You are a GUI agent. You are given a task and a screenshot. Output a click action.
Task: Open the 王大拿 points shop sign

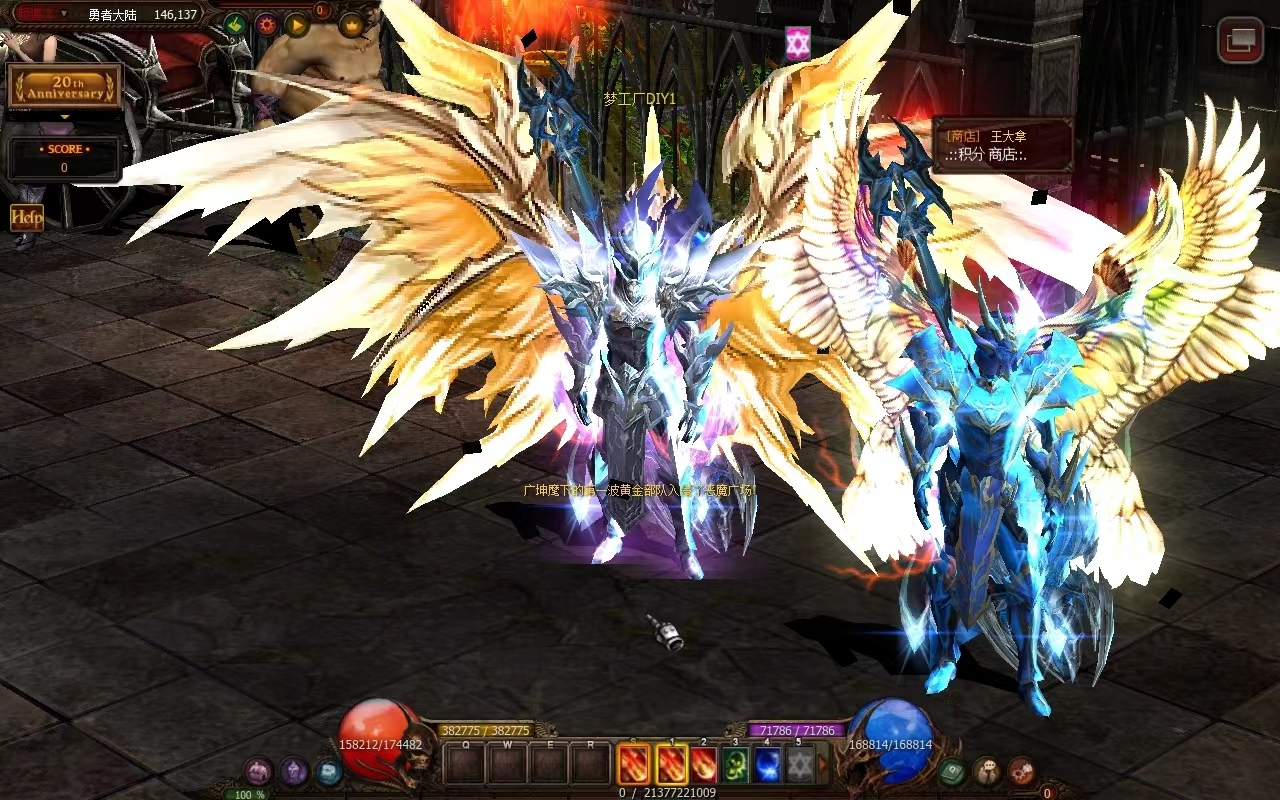pos(1002,145)
